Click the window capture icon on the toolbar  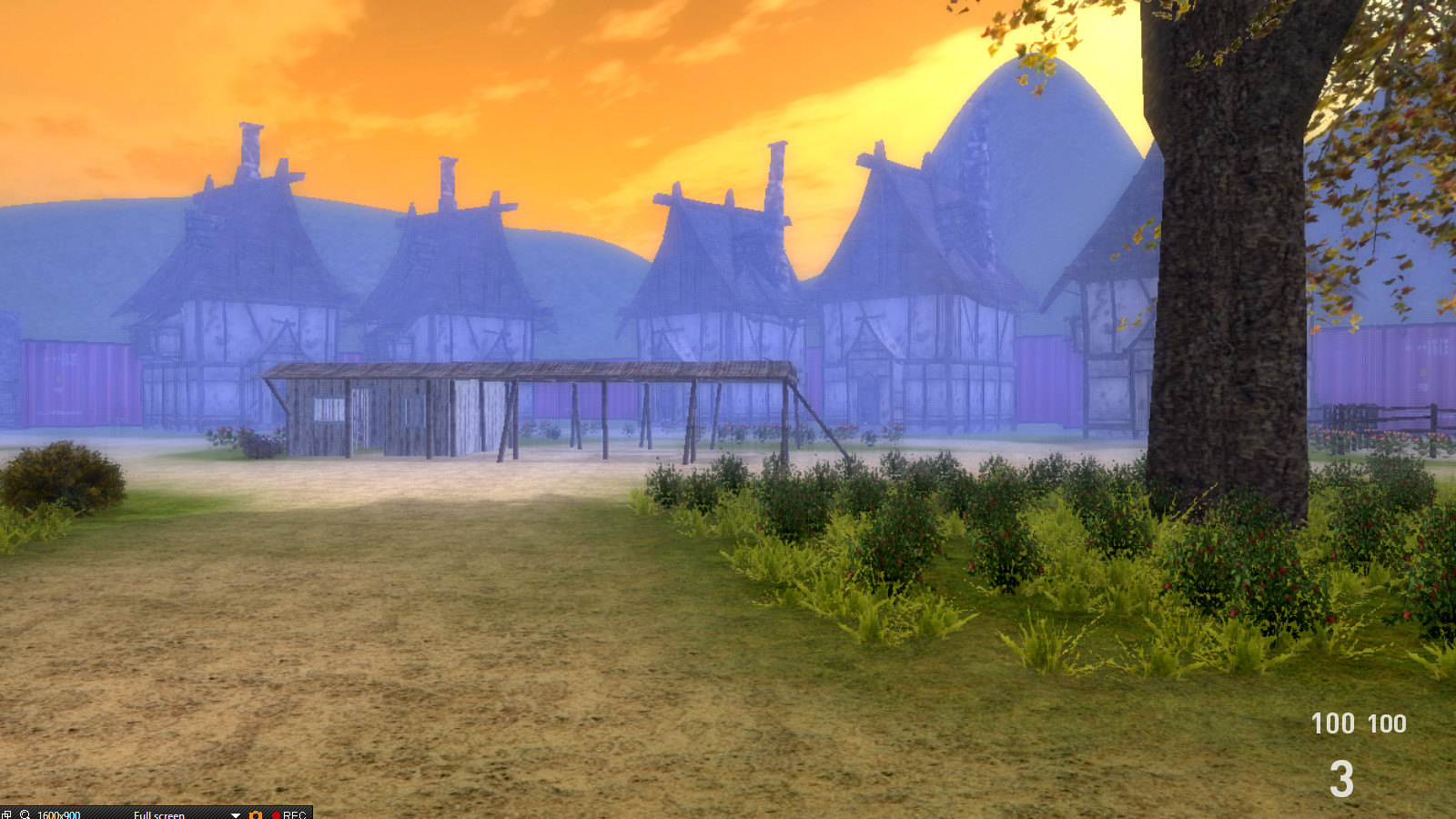click(7, 814)
